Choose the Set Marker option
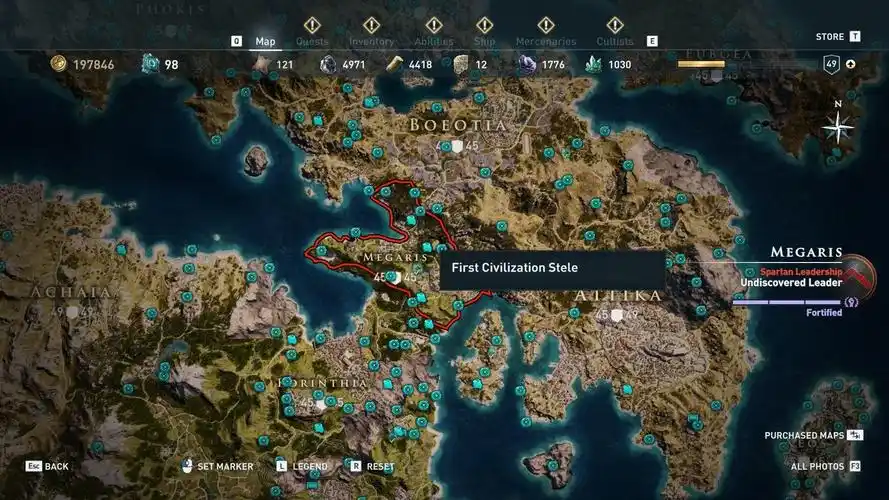Screen dimensions: 889x500 pos(219,466)
